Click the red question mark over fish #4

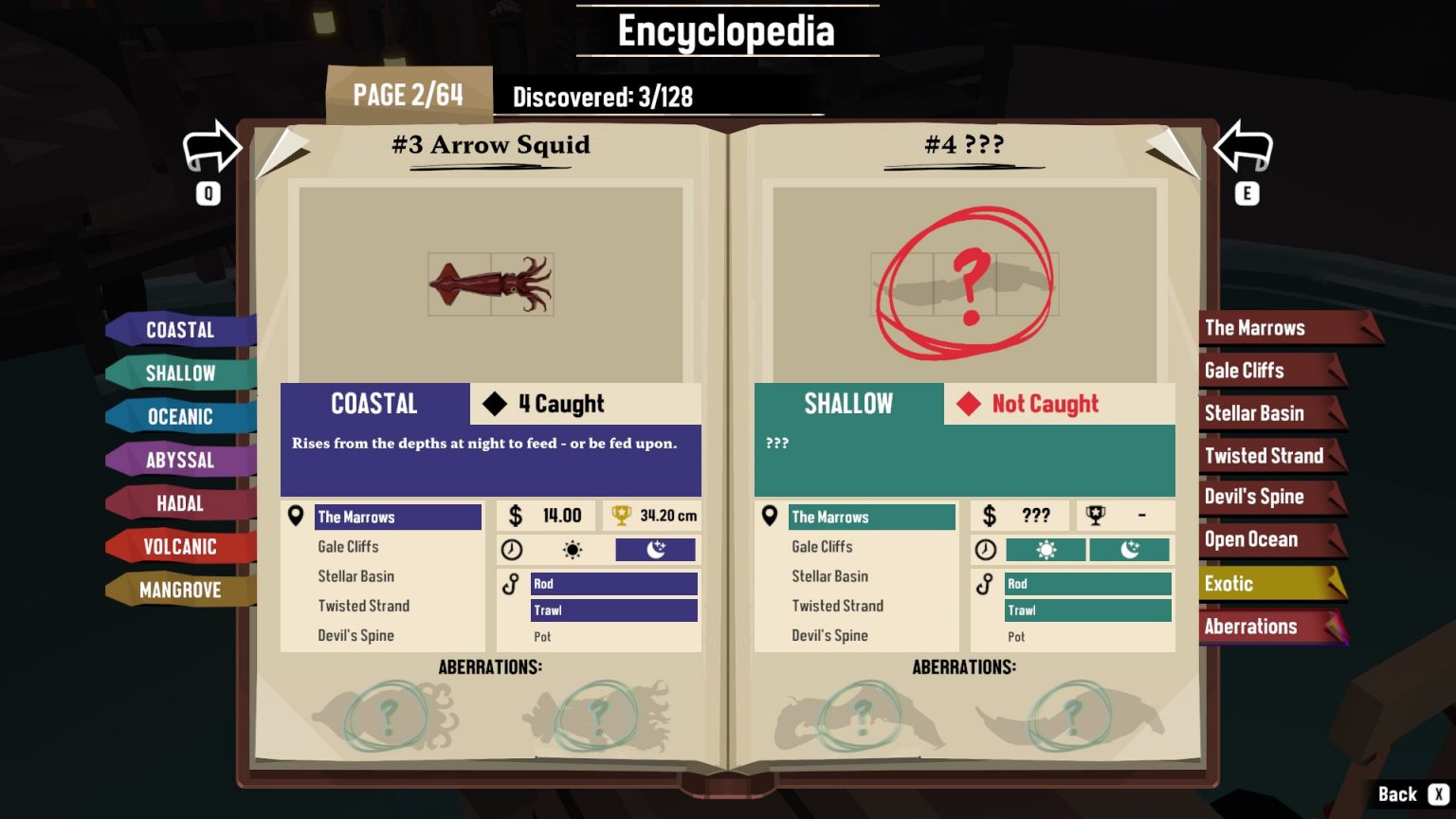click(x=969, y=284)
